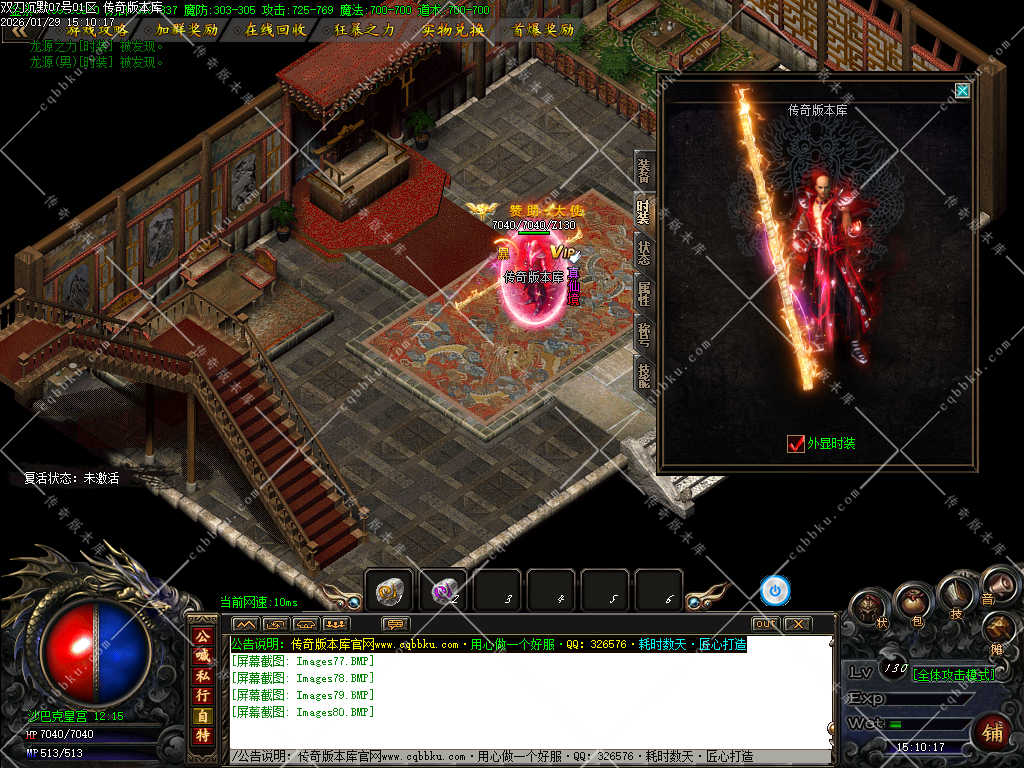Screen dimensions: 1024x768
Task: Click the blue power button icon
Action: [x=774, y=591]
